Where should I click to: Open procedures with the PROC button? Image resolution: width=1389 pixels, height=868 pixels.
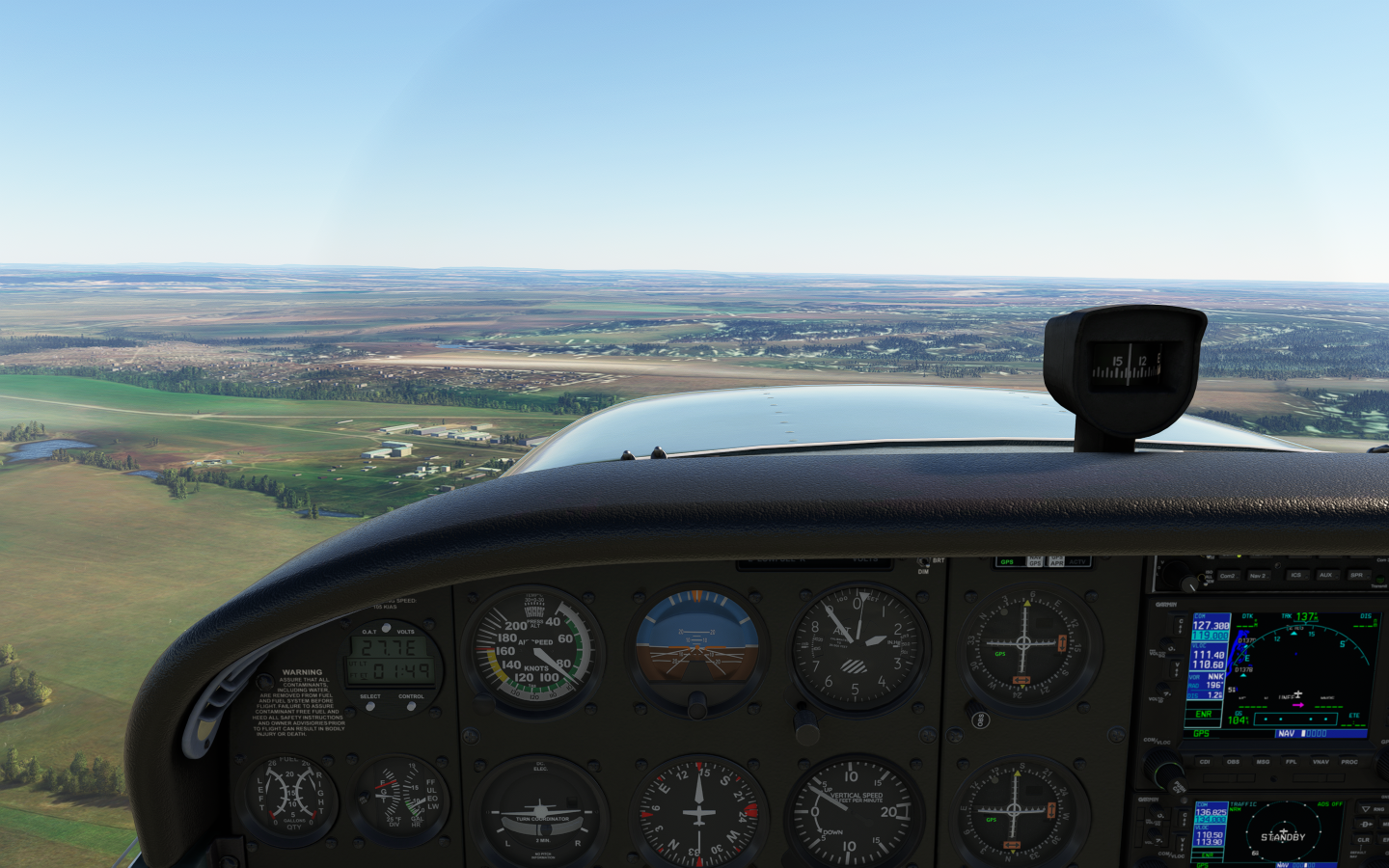(1349, 762)
